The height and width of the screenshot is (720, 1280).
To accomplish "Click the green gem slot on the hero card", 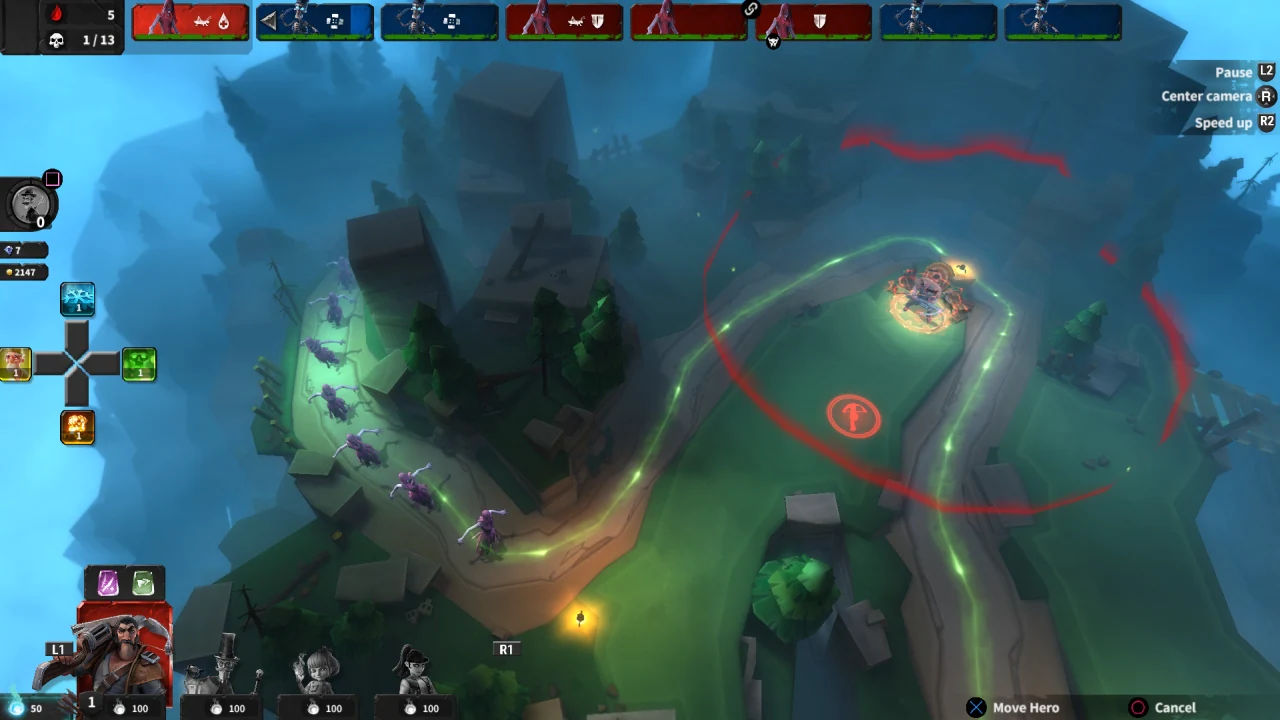I will click(x=143, y=583).
